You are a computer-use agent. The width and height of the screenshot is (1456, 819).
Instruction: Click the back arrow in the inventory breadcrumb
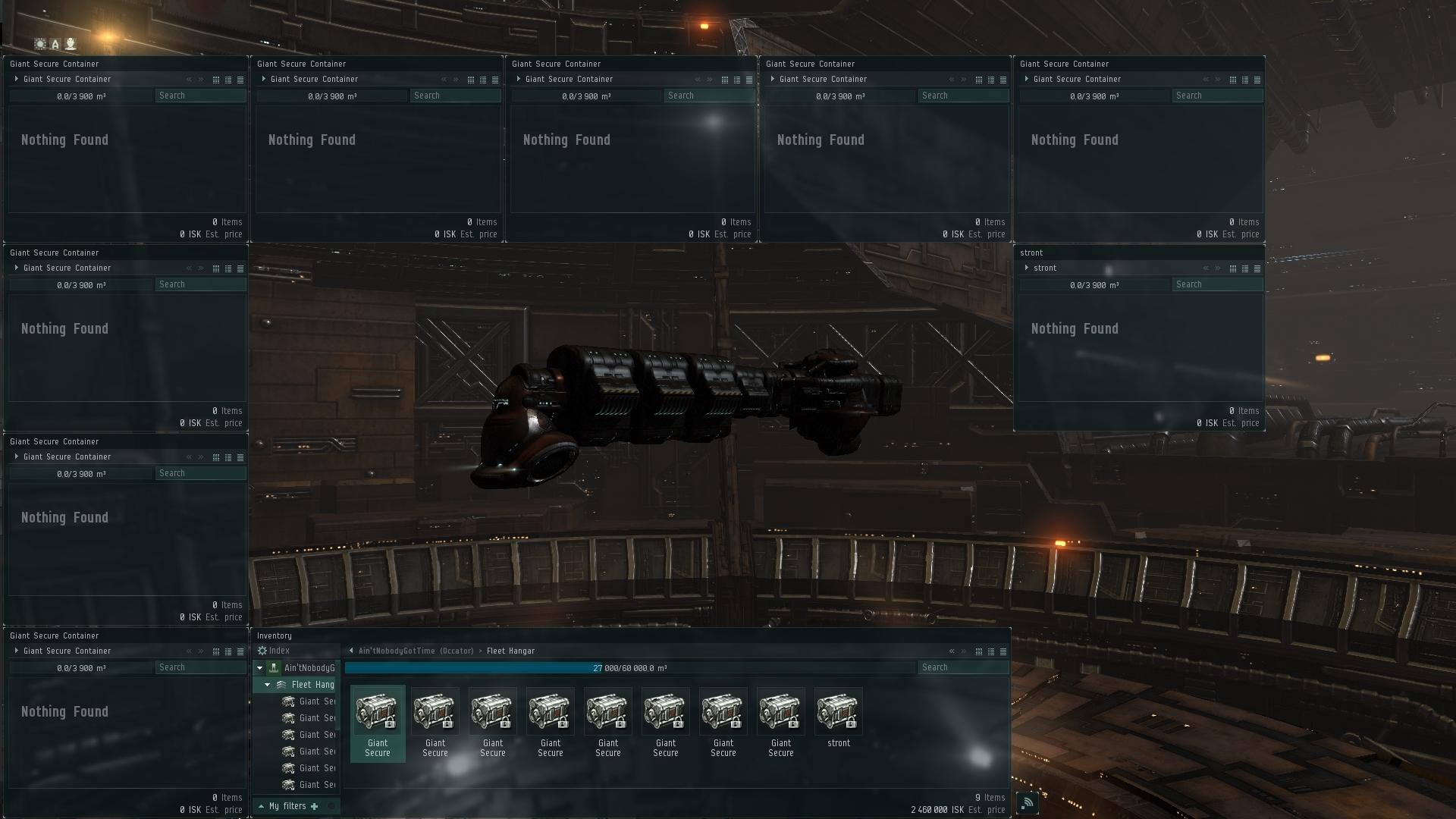[x=350, y=651]
